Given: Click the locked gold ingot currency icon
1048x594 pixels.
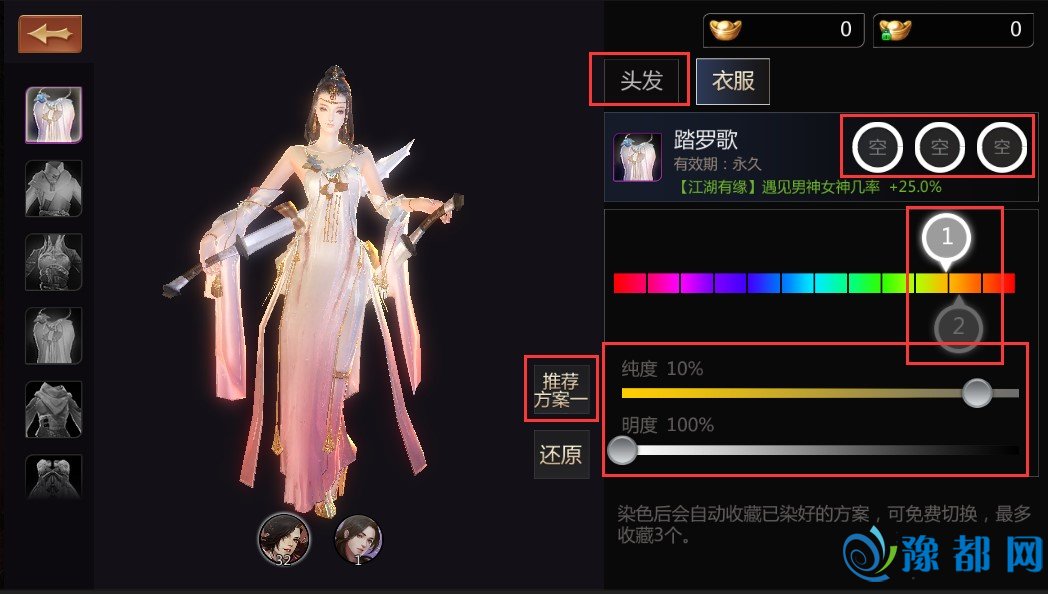Looking at the screenshot, I should click(x=894, y=30).
